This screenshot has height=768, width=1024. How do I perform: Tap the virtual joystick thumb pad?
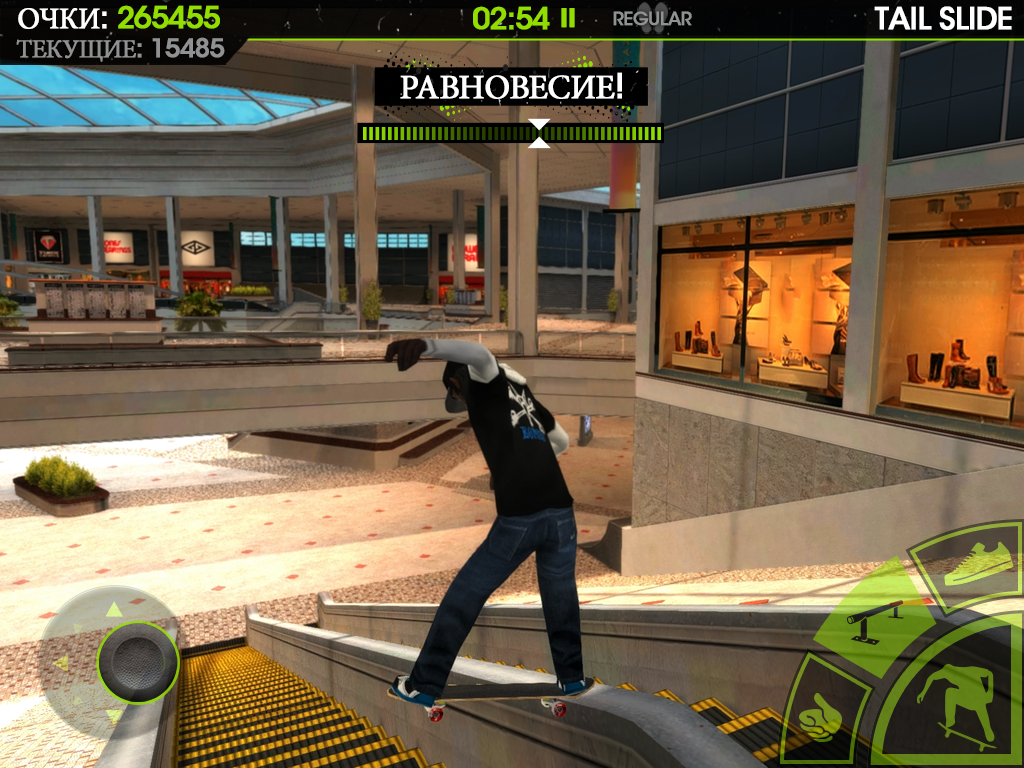[137, 661]
